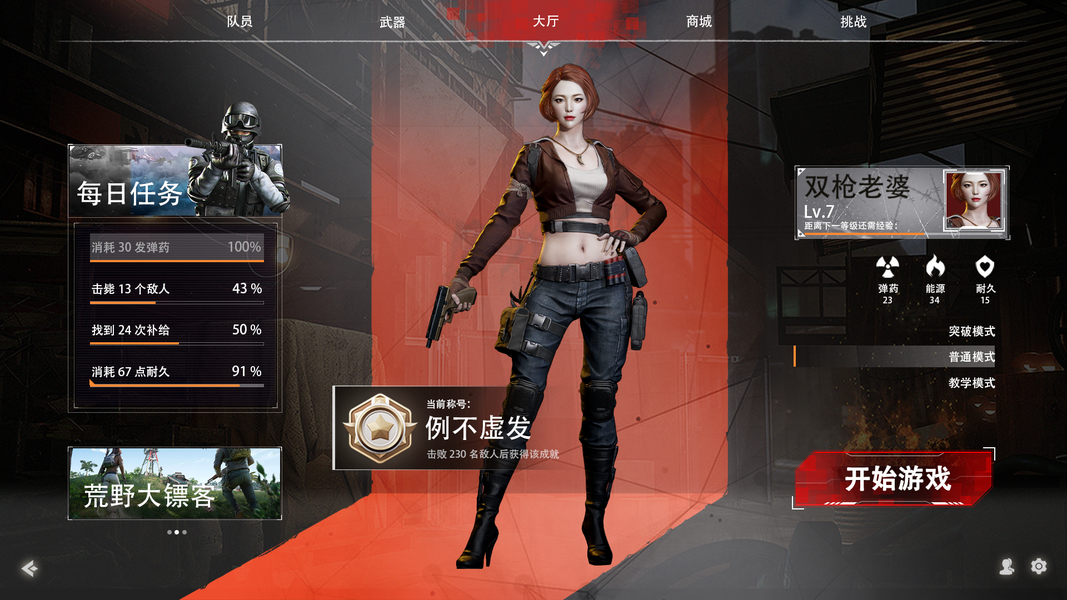Switch to the 队员 tab
Screen dimensions: 1067x600
239,21
